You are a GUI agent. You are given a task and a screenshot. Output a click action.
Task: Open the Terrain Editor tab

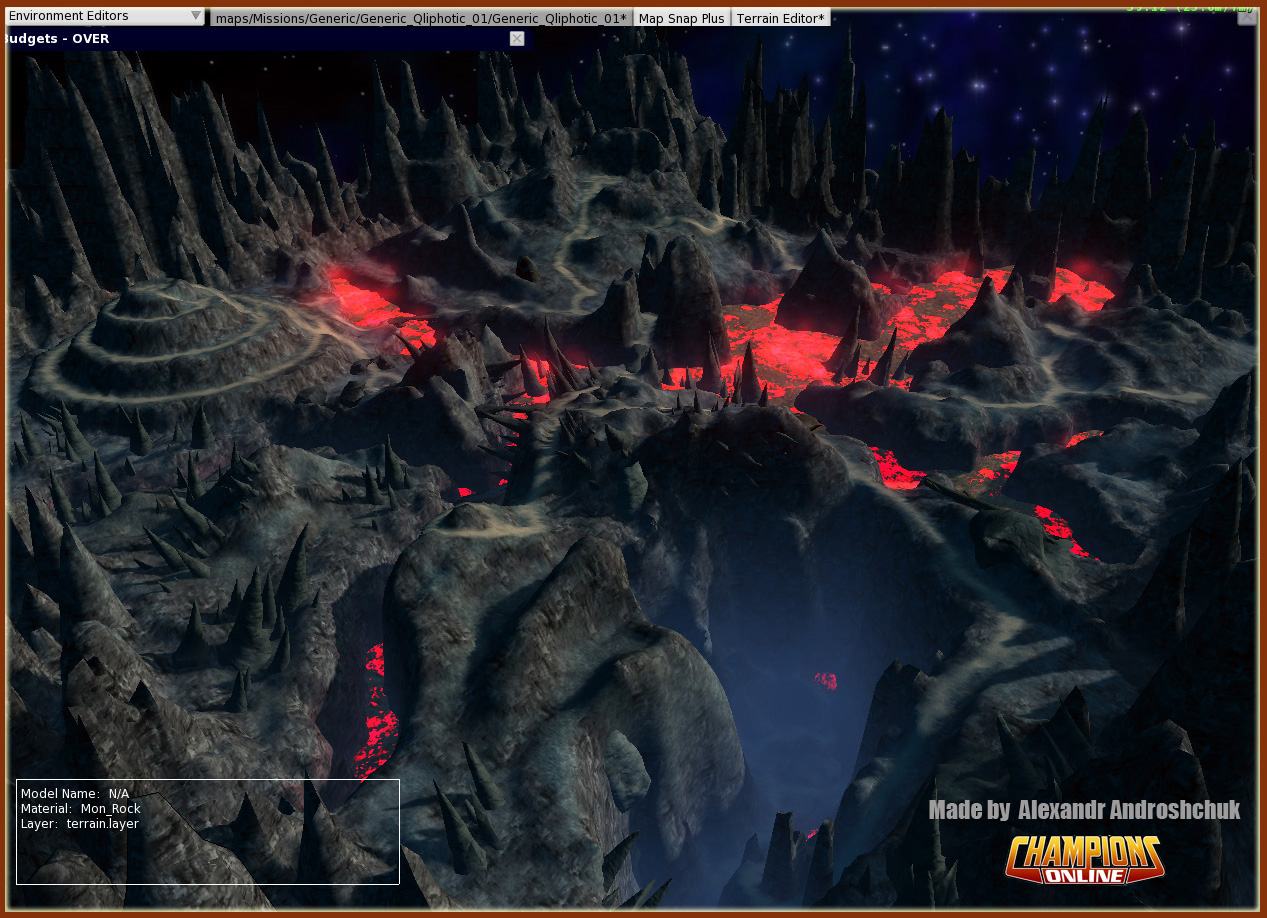coord(780,18)
